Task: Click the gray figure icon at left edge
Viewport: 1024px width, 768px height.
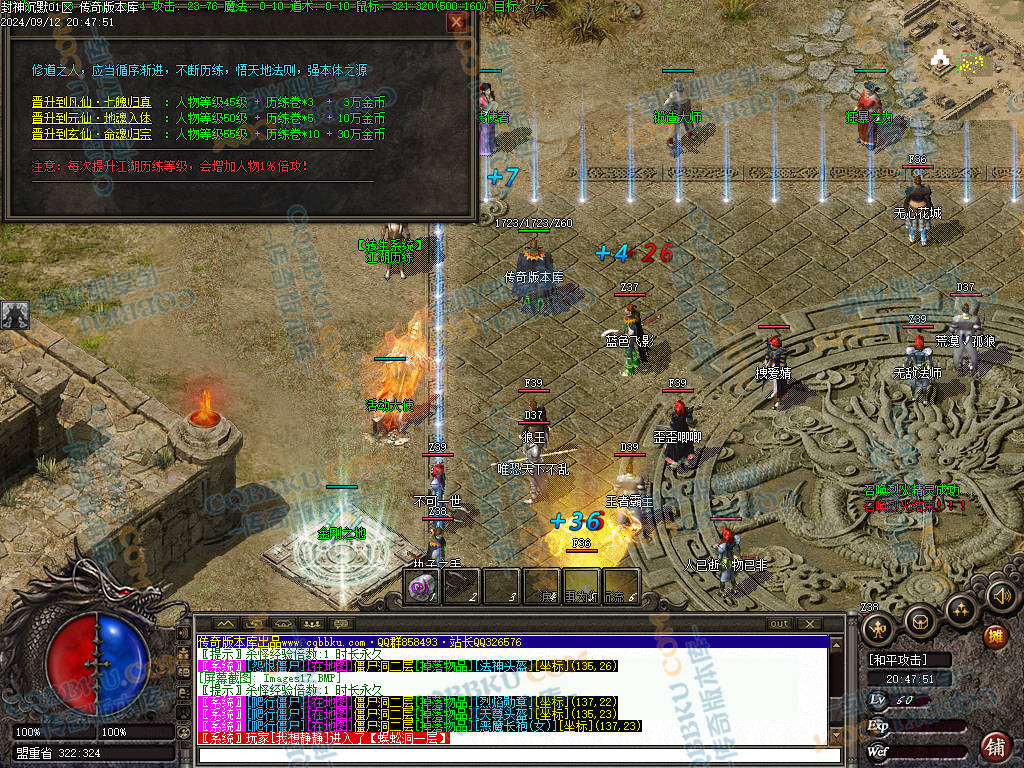Action: pyautogui.click(x=15, y=315)
